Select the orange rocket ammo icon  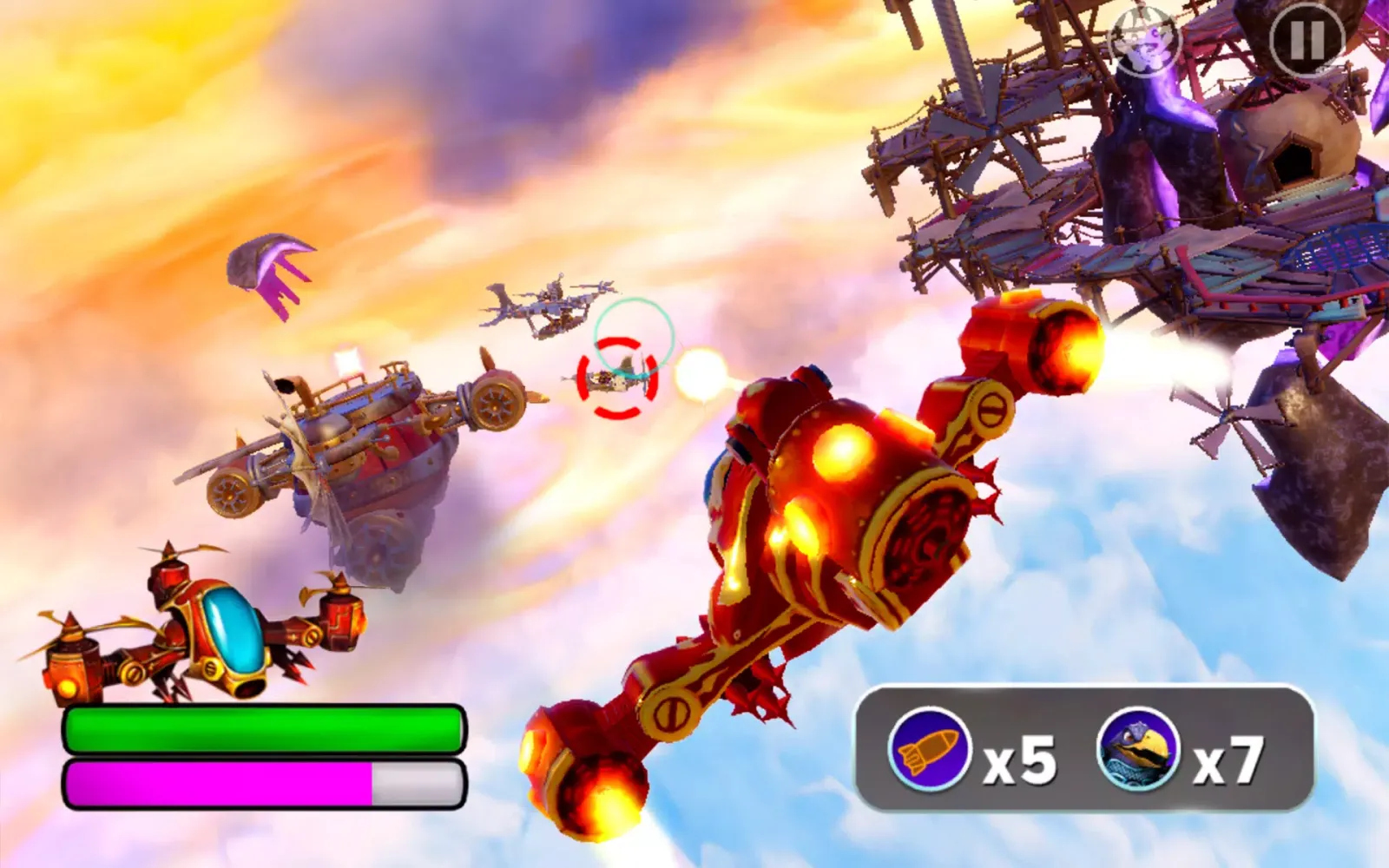point(929,749)
